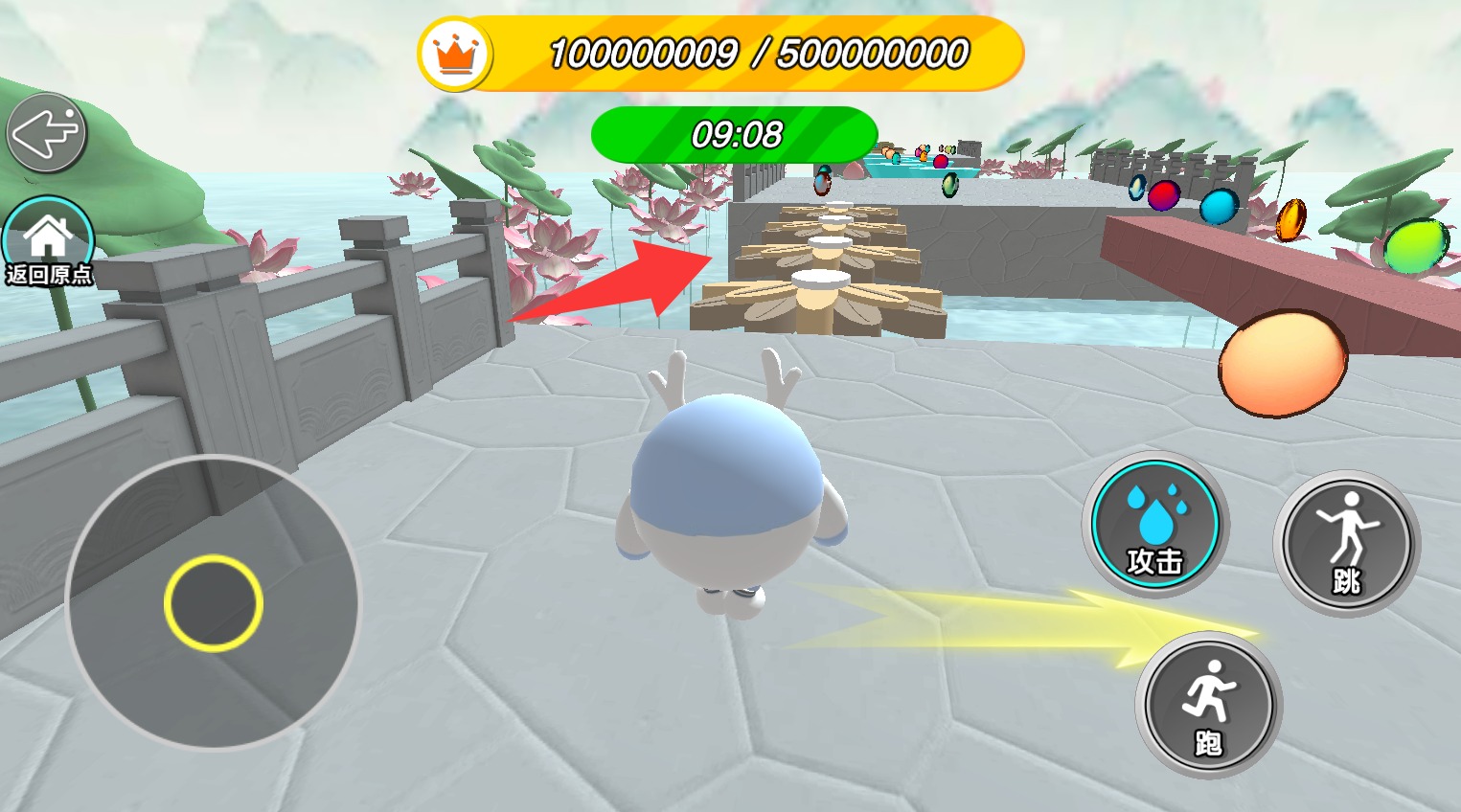Activate the run button

click(x=1208, y=705)
